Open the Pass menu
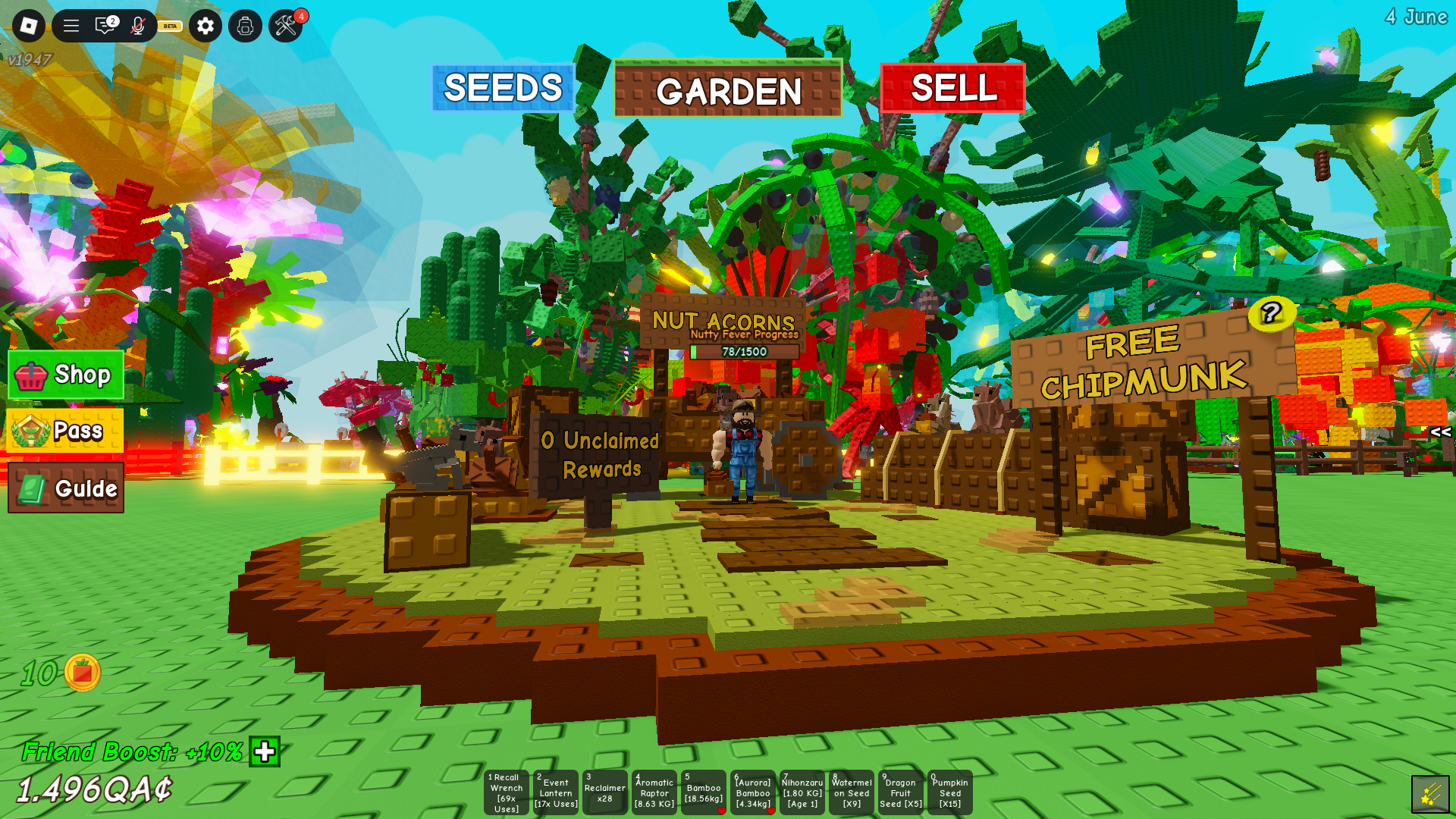The image size is (1456, 819). (x=66, y=431)
